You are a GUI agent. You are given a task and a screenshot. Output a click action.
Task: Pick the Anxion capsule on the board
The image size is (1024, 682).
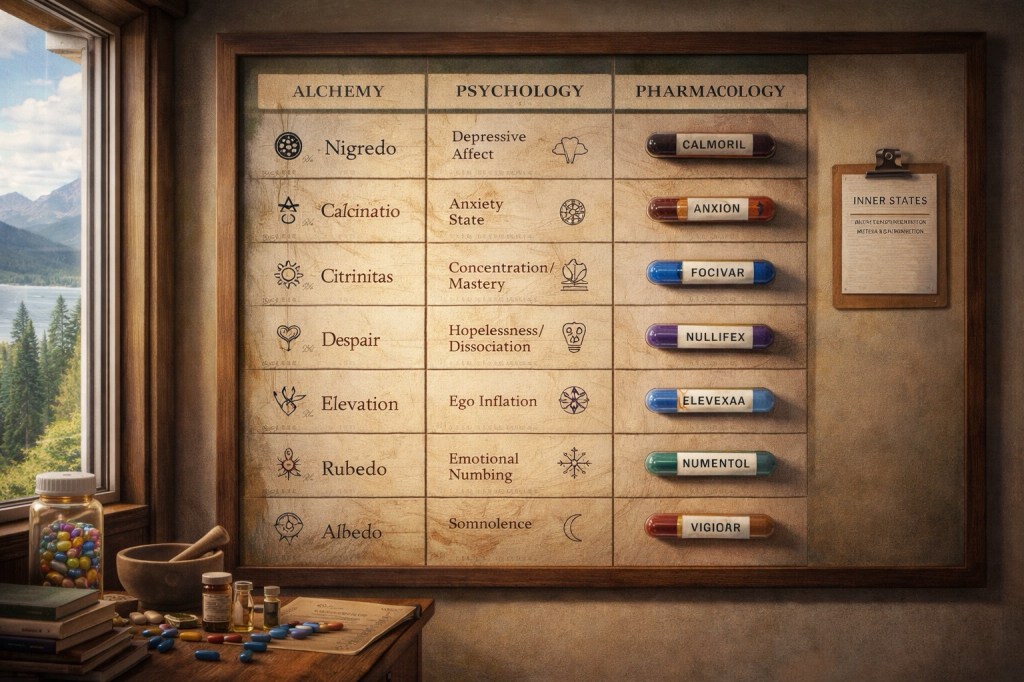click(x=710, y=209)
